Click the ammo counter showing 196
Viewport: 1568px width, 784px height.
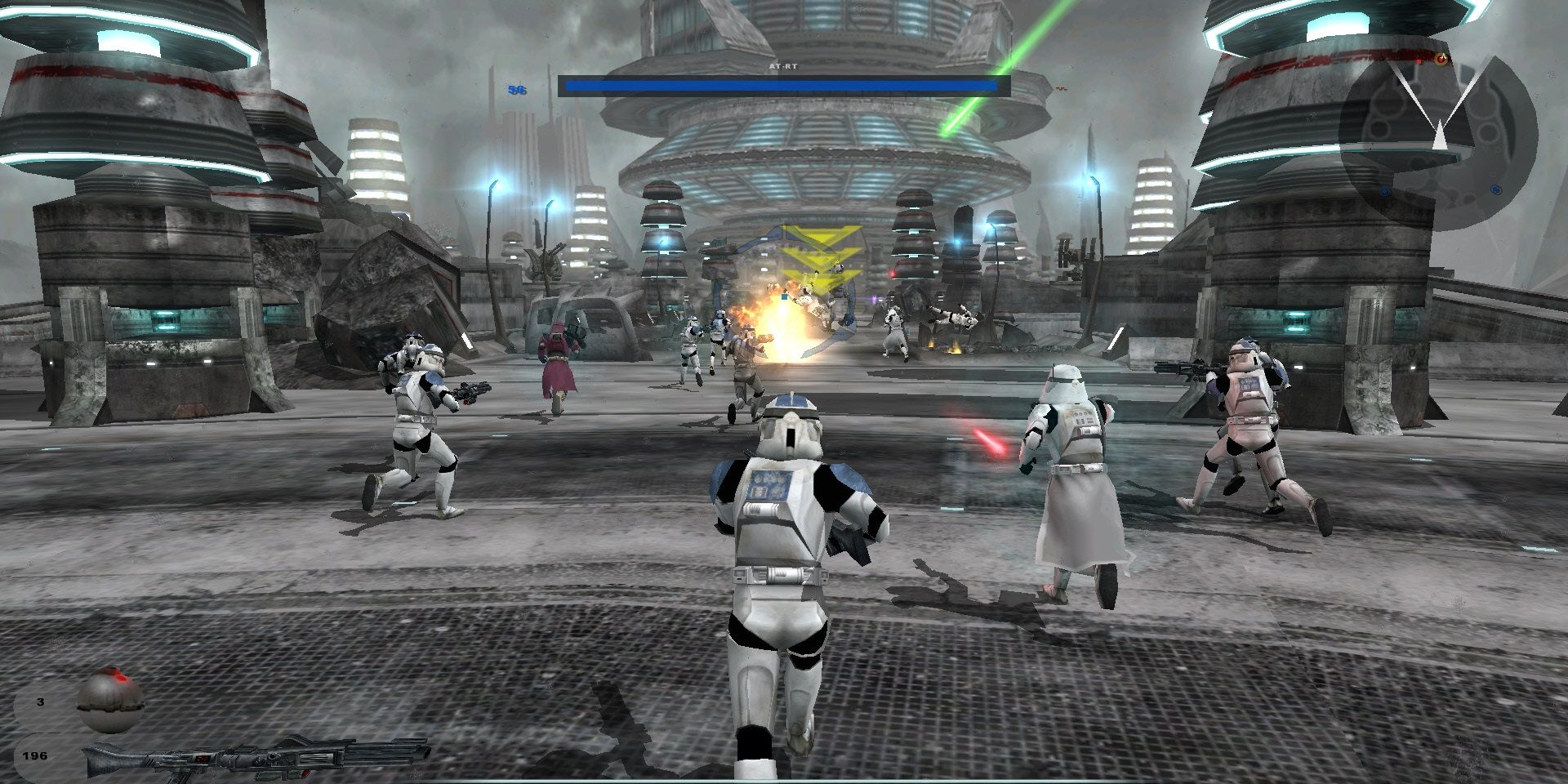pos(36,755)
